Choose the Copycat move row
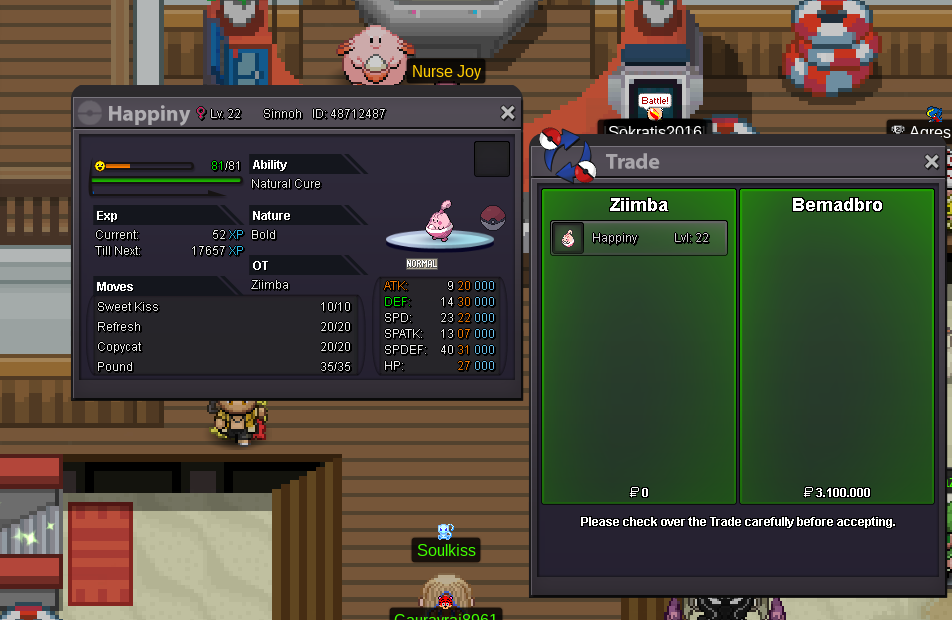Screen dimensions: 952x620 click(223, 347)
